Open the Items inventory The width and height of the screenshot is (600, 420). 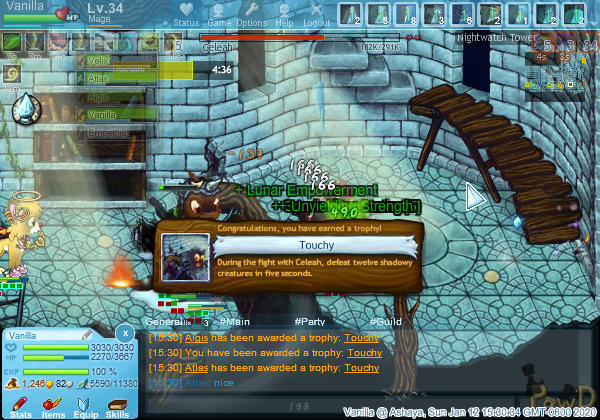(x=52, y=404)
